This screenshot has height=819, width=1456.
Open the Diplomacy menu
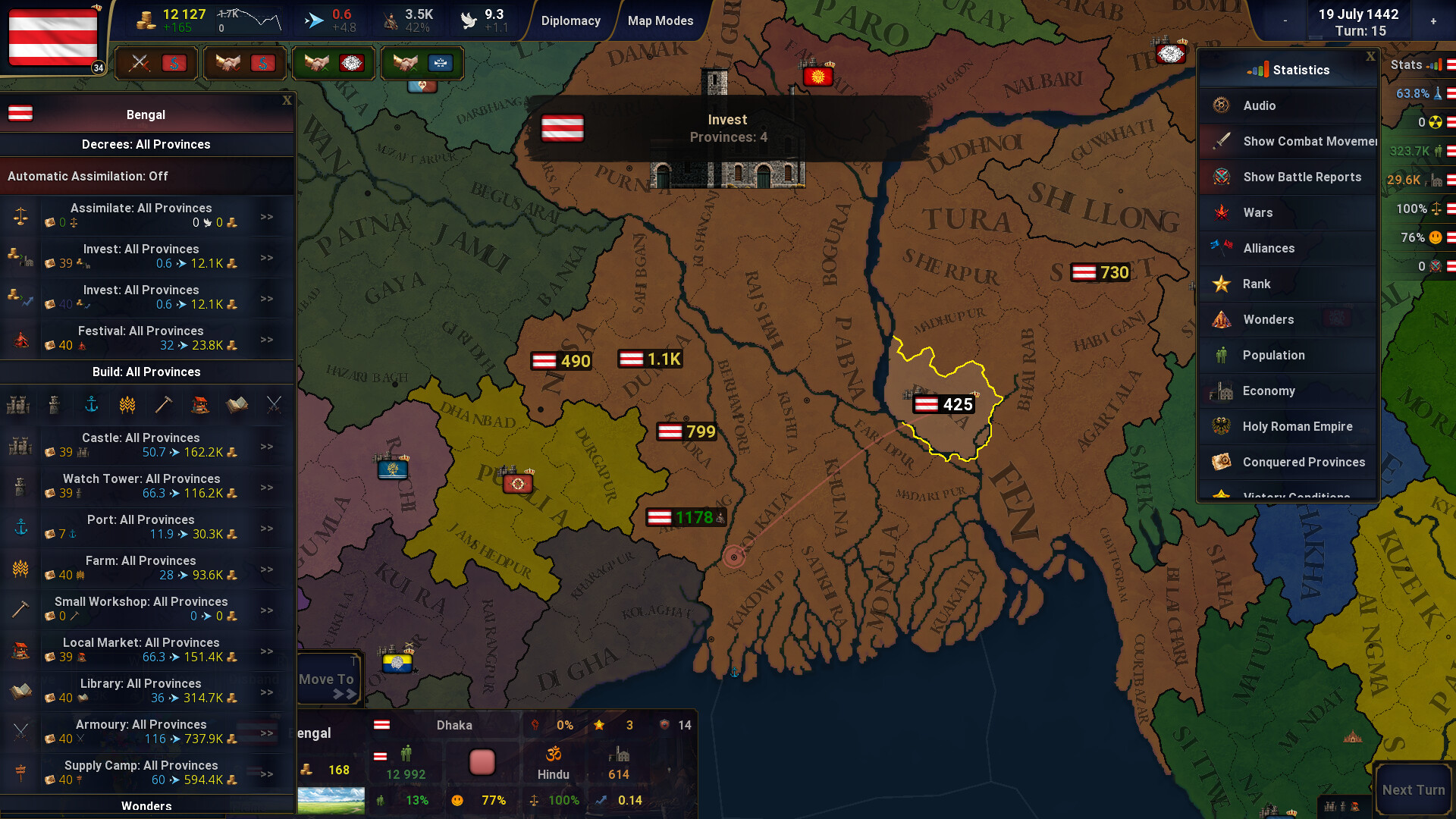click(571, 20)
